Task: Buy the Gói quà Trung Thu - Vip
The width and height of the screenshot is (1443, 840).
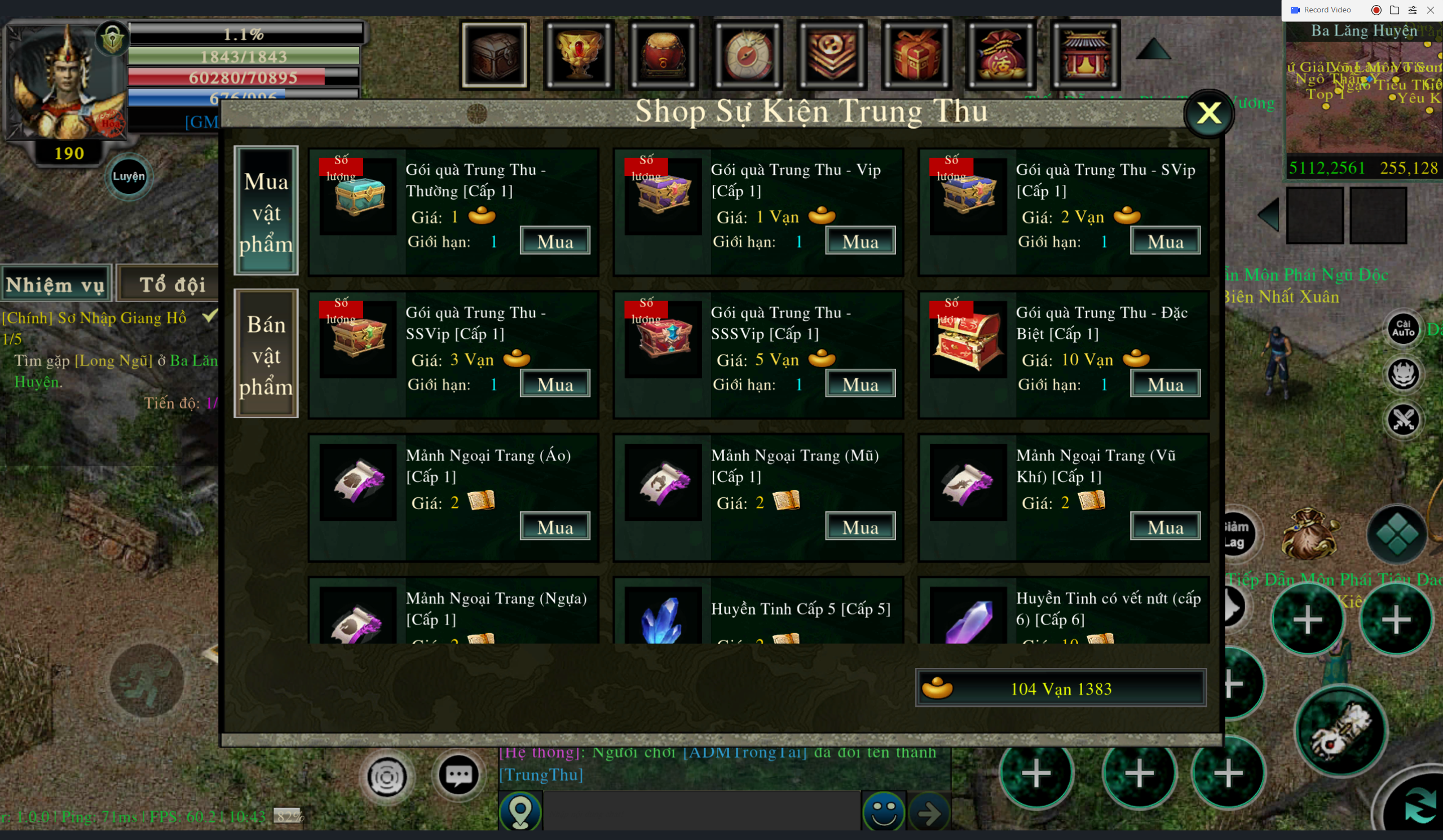Action: click(x=860, y=241)
